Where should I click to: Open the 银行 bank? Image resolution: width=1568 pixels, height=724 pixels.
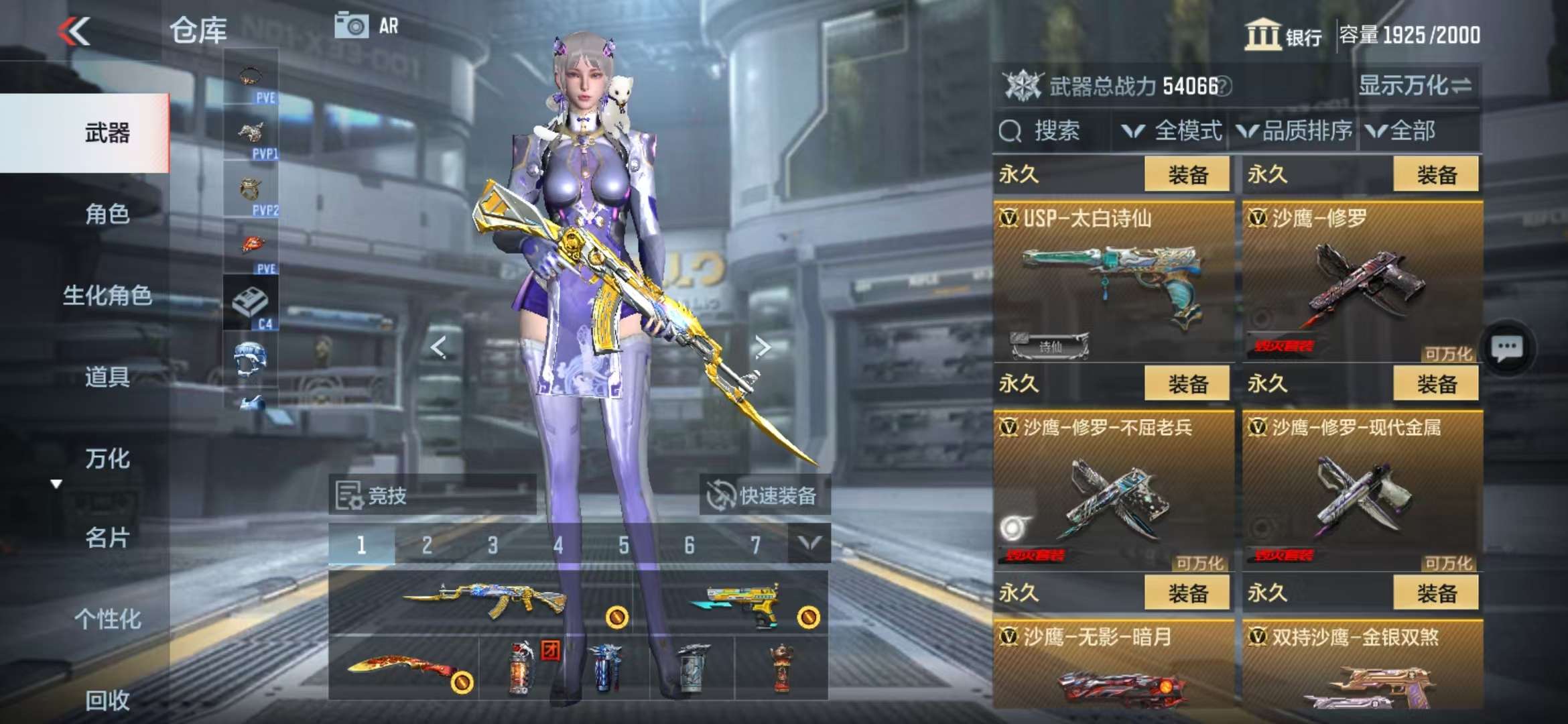pos(1283,35)
